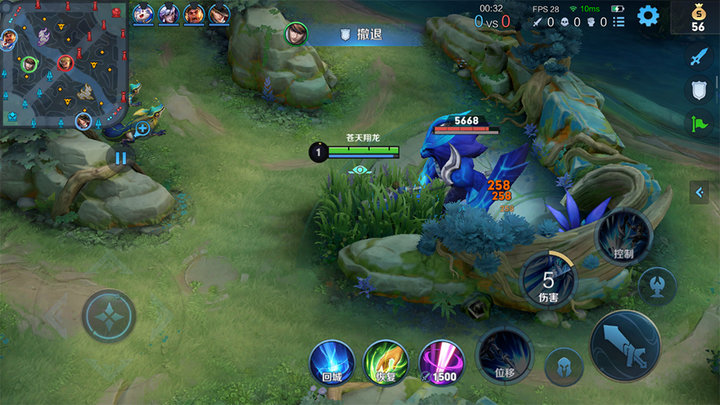Hit the sword basic attack button
This screenshot has height=405, width=720.
click(x=624, y=346)
